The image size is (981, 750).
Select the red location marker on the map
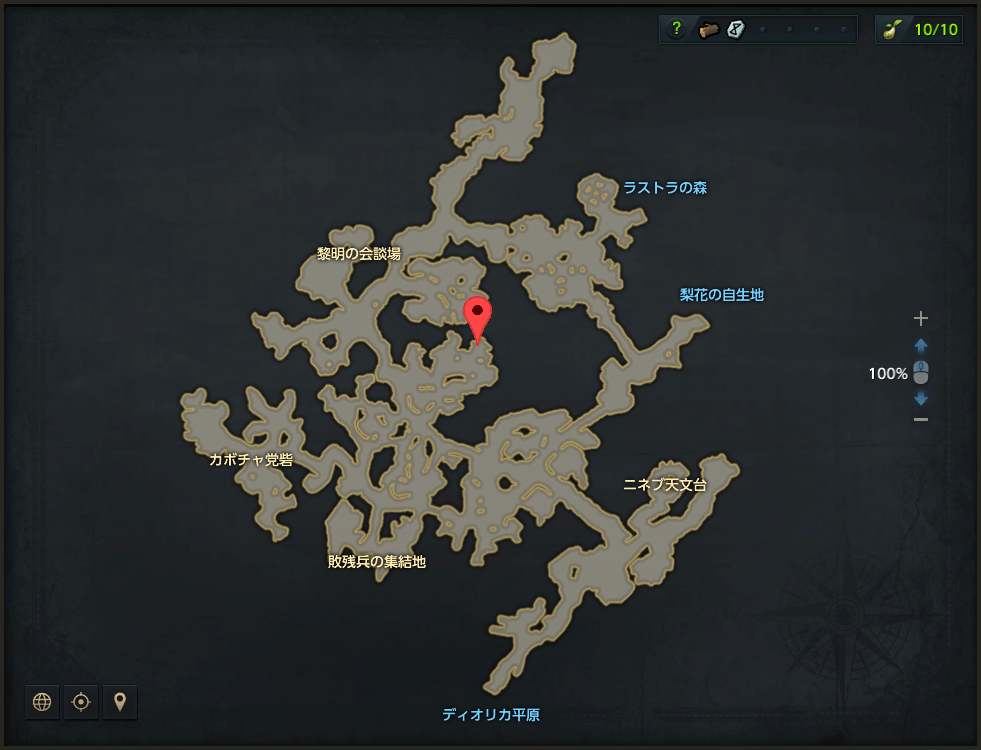(479, 317)
